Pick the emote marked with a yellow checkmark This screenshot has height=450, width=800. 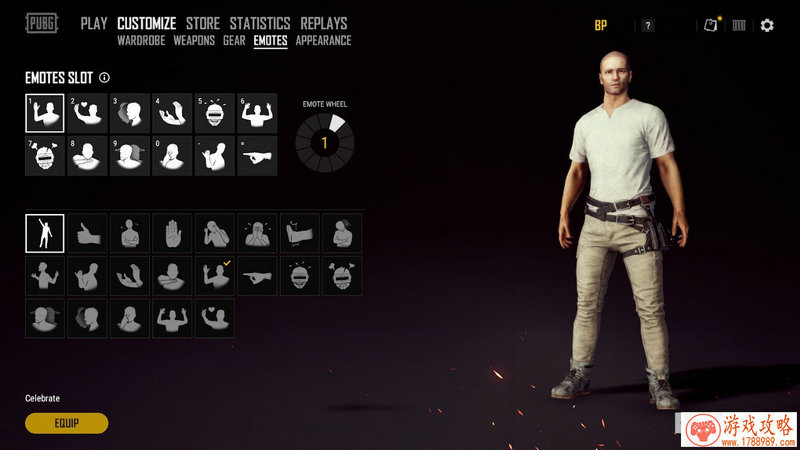coord(215,275)
